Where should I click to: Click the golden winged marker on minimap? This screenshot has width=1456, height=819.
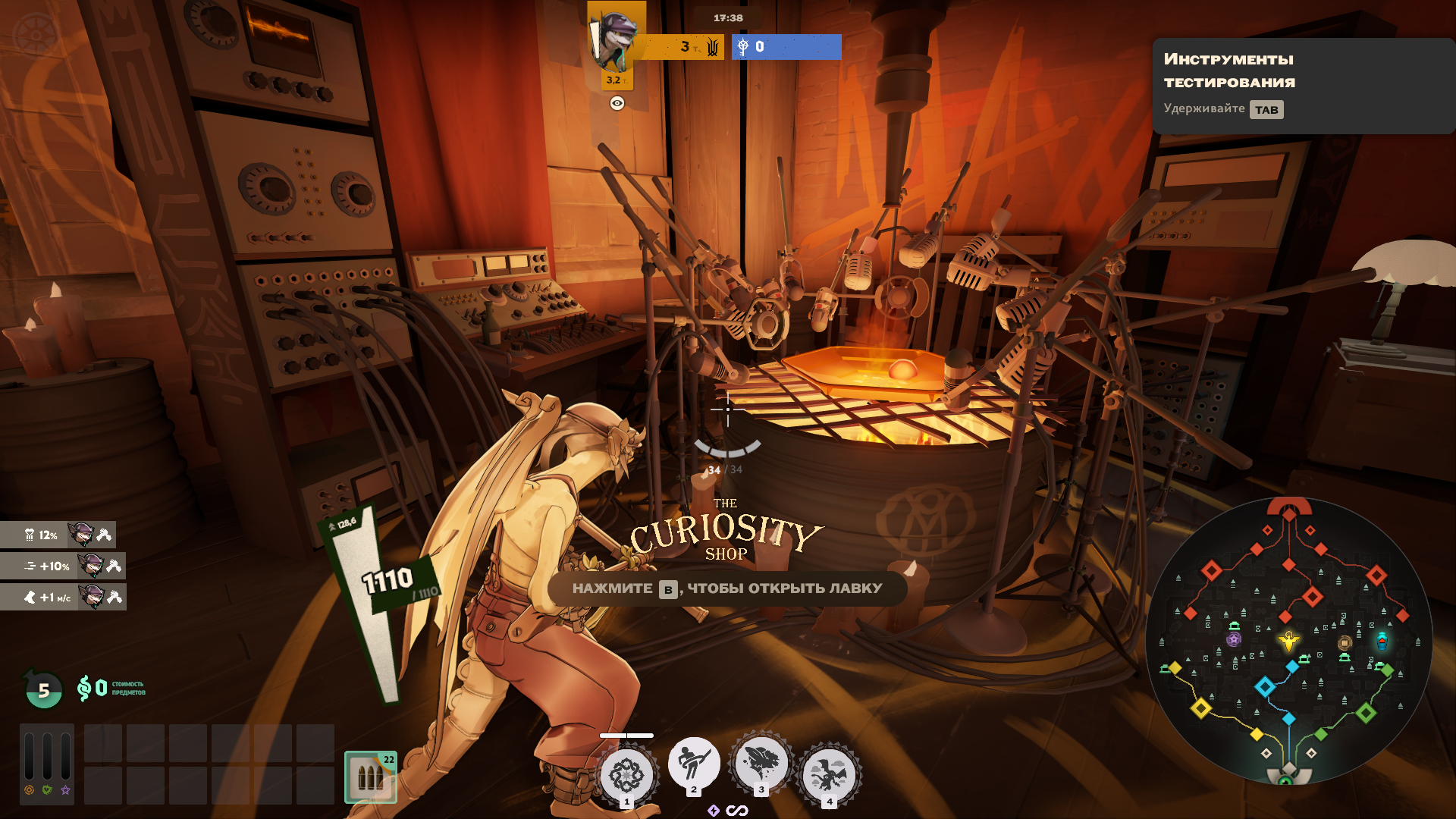tap(1288, 642)
